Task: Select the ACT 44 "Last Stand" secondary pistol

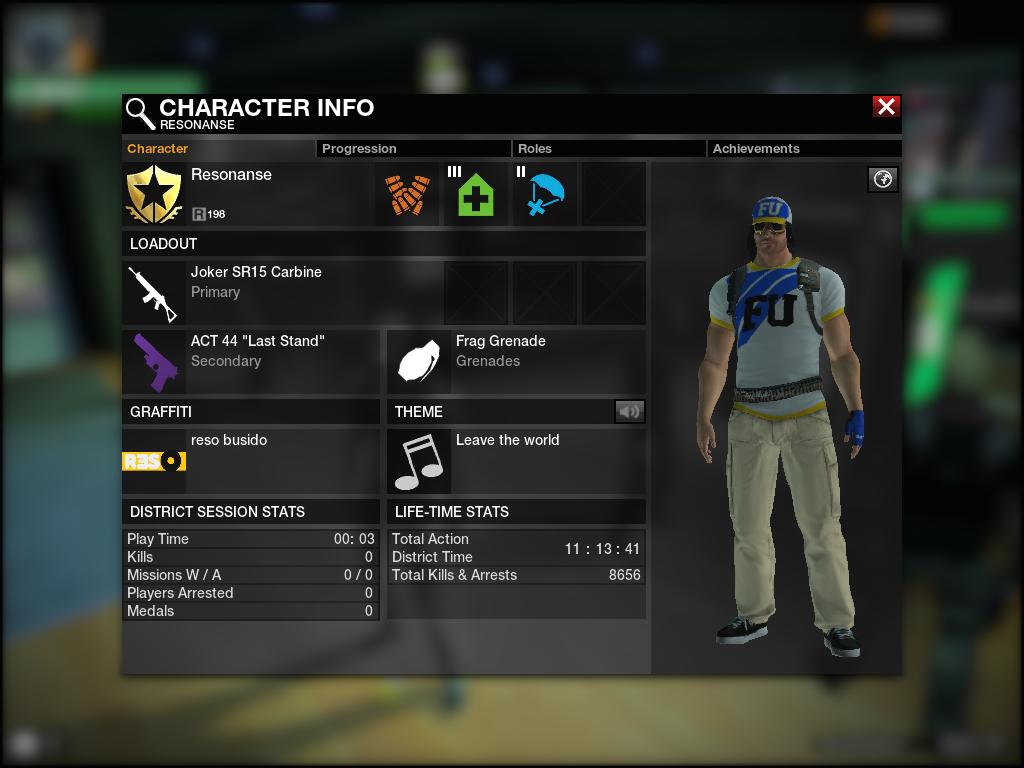Action: pyautogui.click(x=154, y=362)
